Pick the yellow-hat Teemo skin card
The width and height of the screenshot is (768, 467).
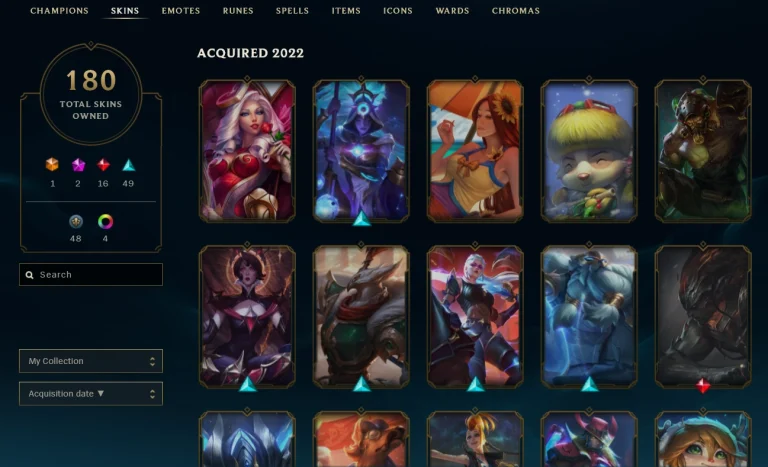(589, 151)
